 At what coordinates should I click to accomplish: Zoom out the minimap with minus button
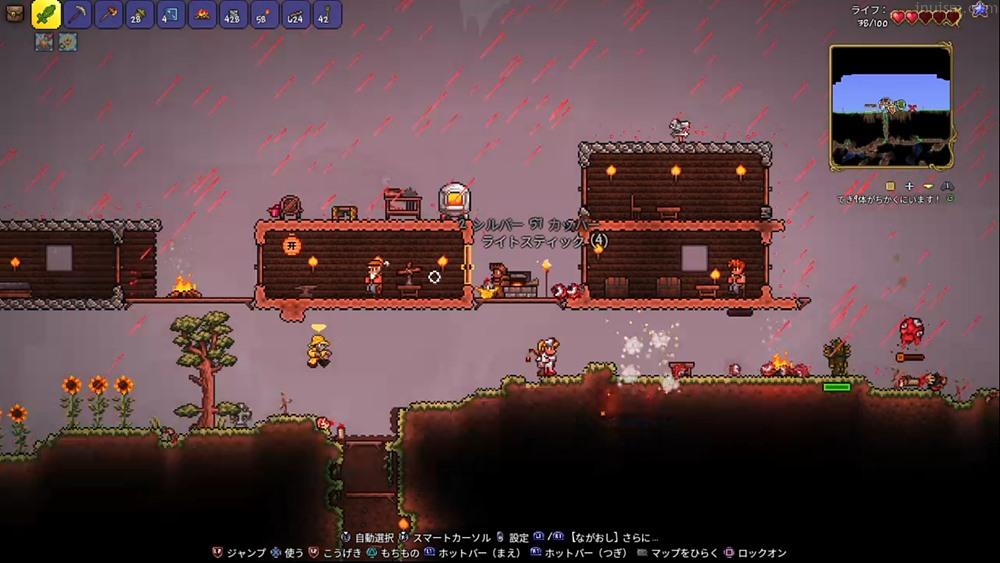pyautogui.click(x=928, y=186)
